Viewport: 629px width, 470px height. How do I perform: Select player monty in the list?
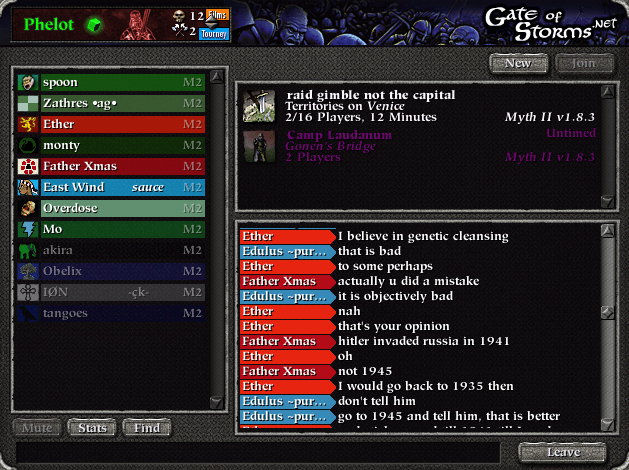[111, 145]
